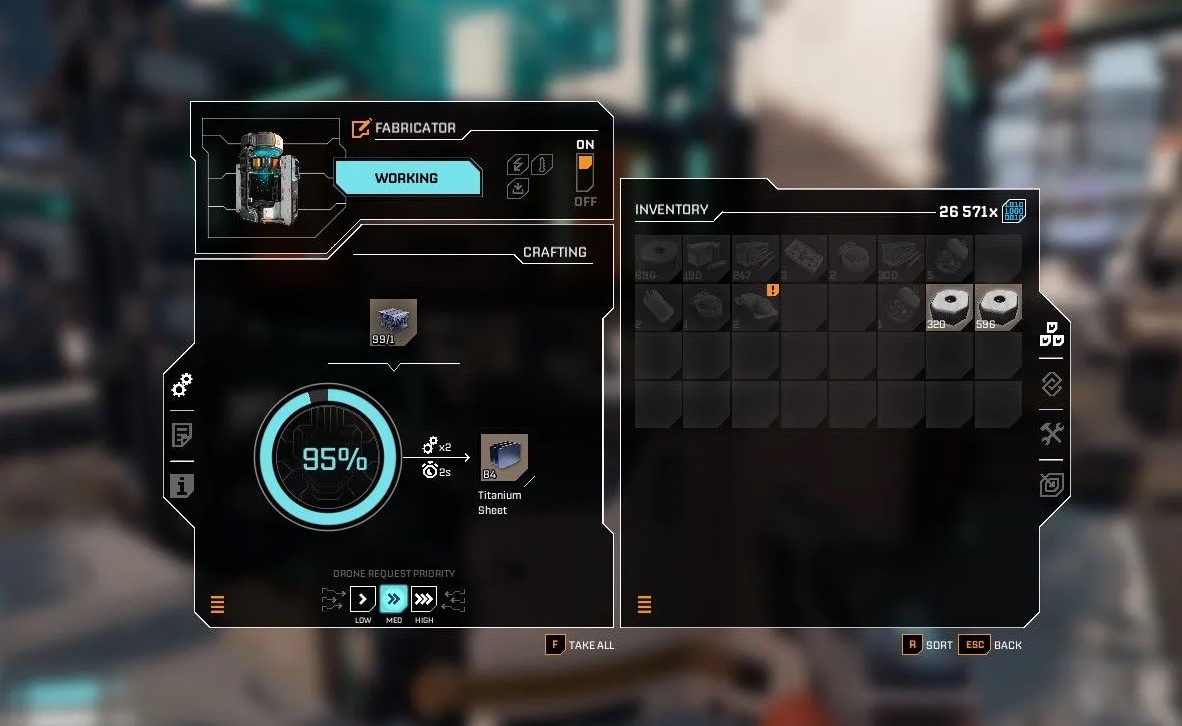Select the inventory stack of 320
Viewport: 1182px width, 726px height.
[949, 308]
